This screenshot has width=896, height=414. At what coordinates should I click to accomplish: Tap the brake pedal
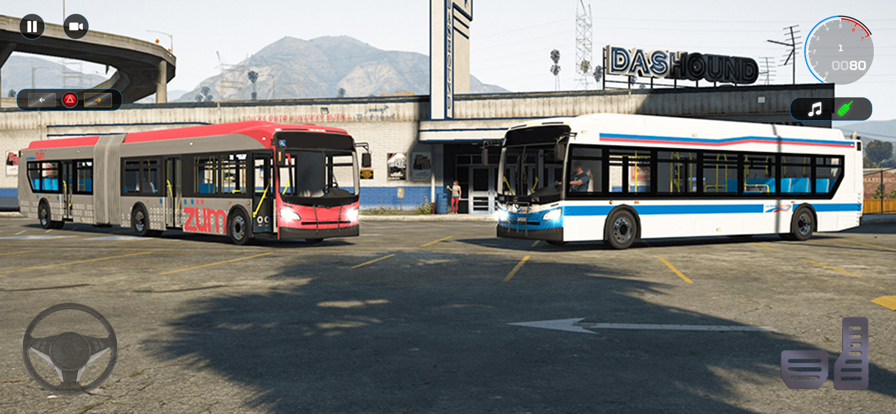pyautogui.click(x=804, y=368)
